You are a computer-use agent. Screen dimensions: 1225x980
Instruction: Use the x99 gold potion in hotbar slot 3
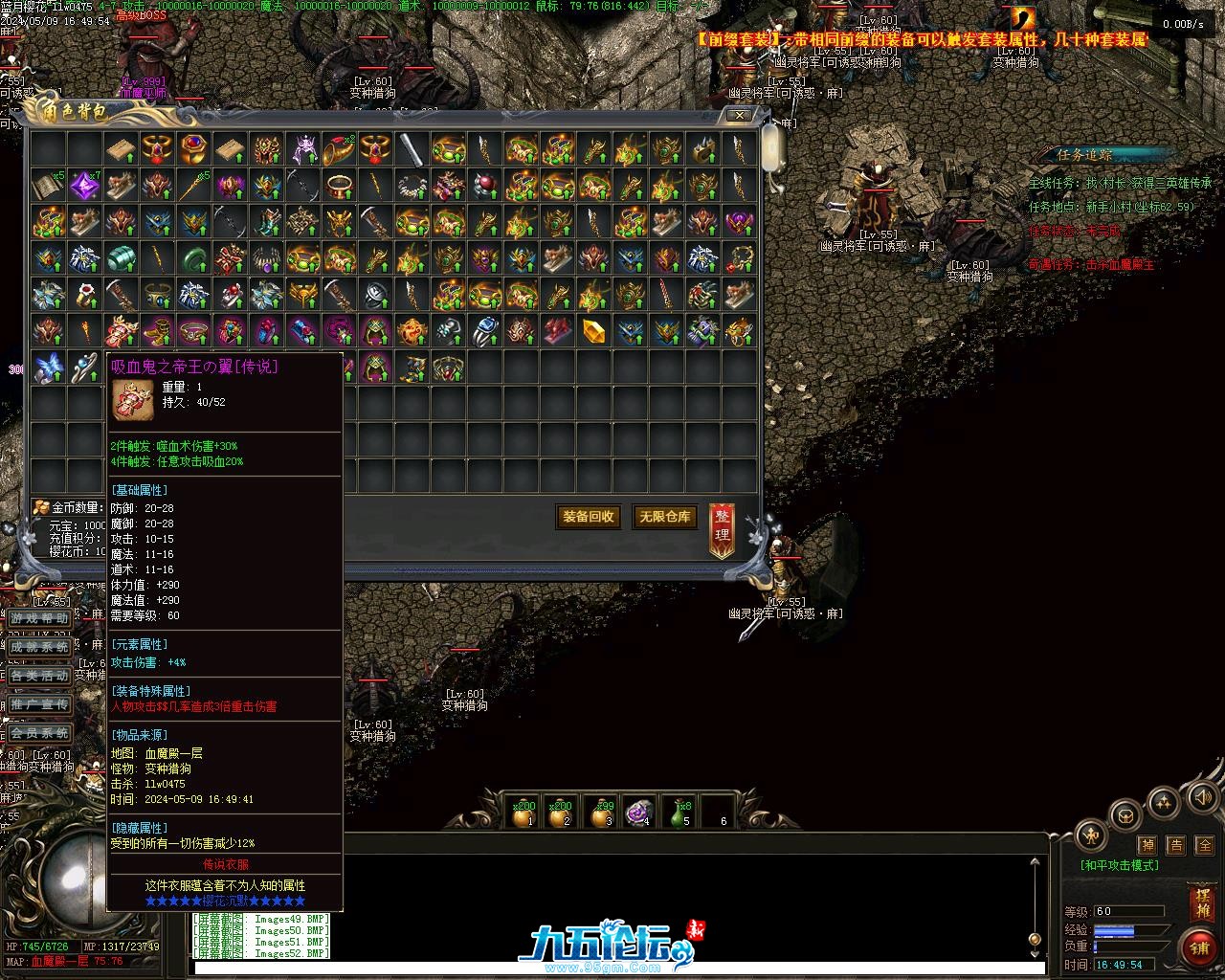pos(601,813)
